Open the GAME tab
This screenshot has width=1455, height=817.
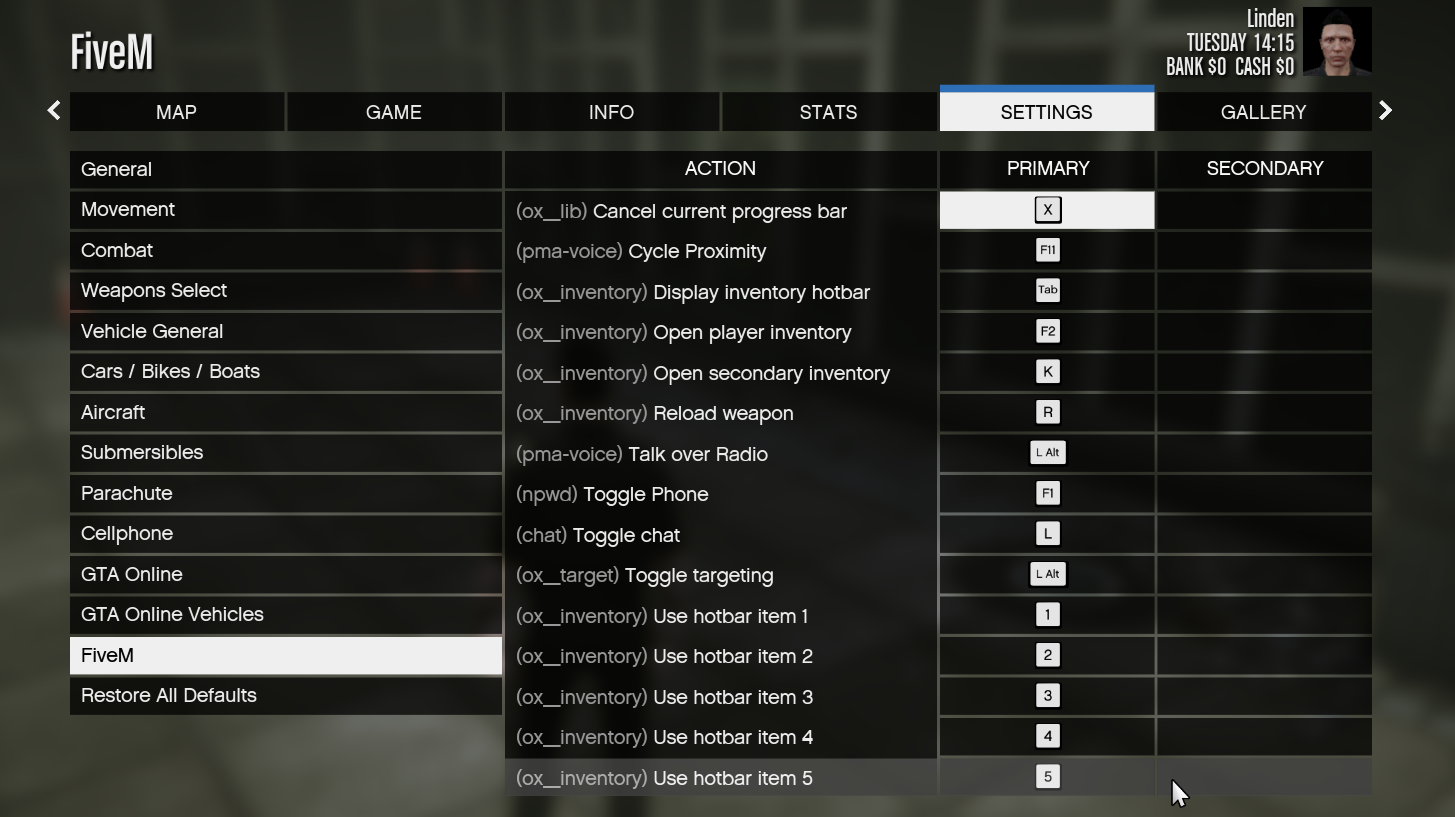(x=393, y=112)
